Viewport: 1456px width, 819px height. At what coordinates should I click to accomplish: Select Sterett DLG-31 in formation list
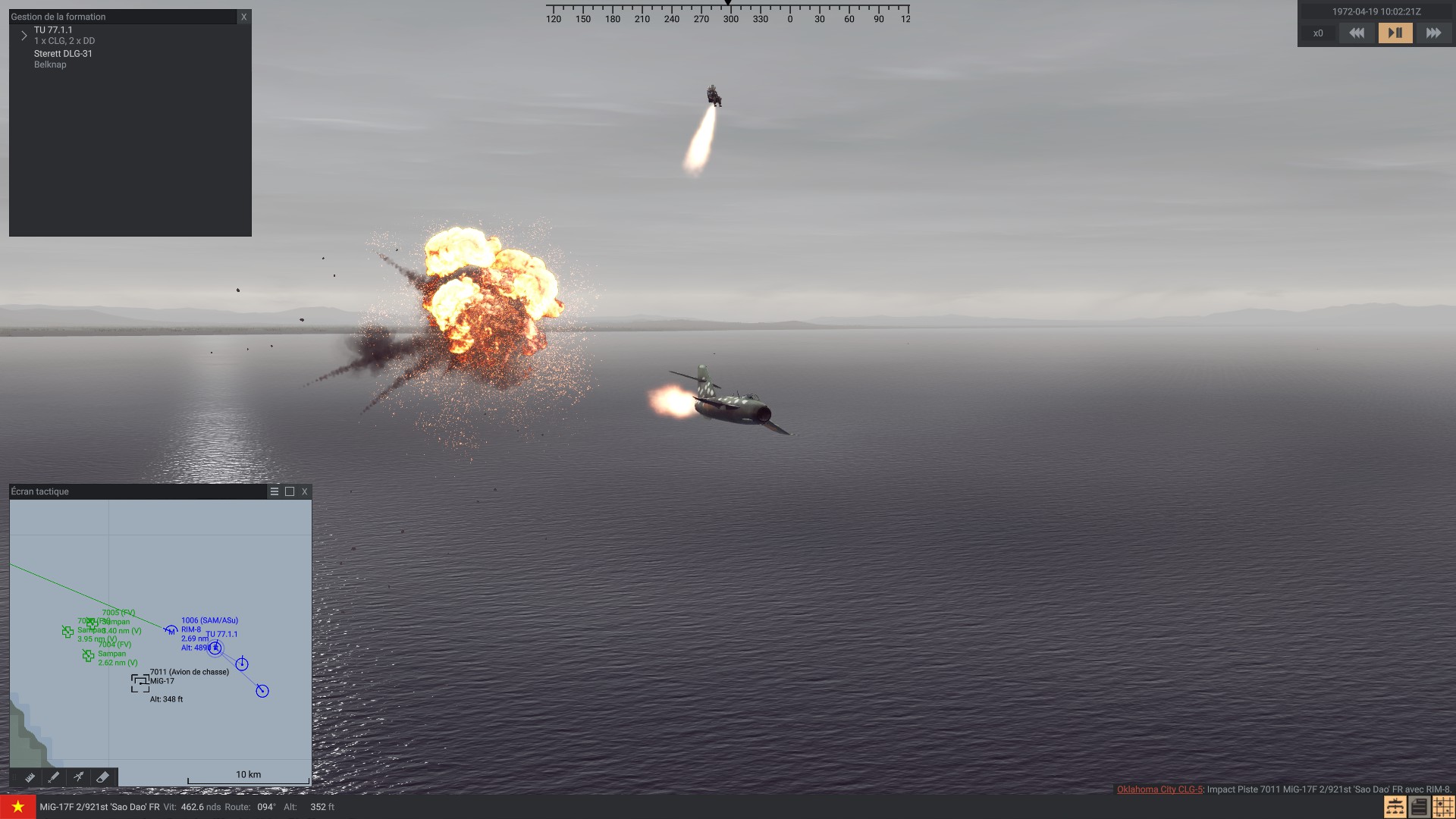(x=63, y=54)
